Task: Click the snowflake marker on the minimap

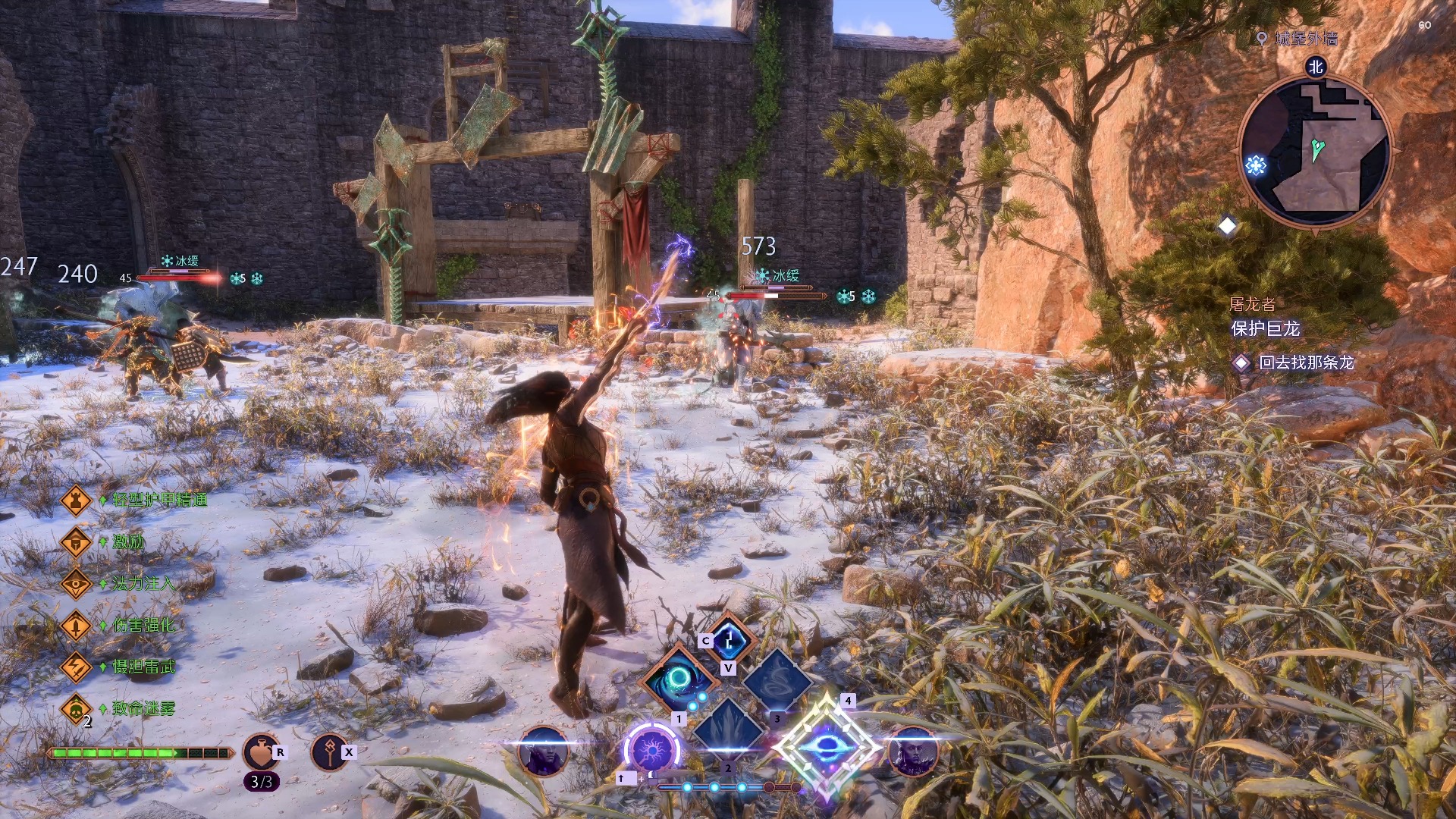Action: click(1256, 165)
